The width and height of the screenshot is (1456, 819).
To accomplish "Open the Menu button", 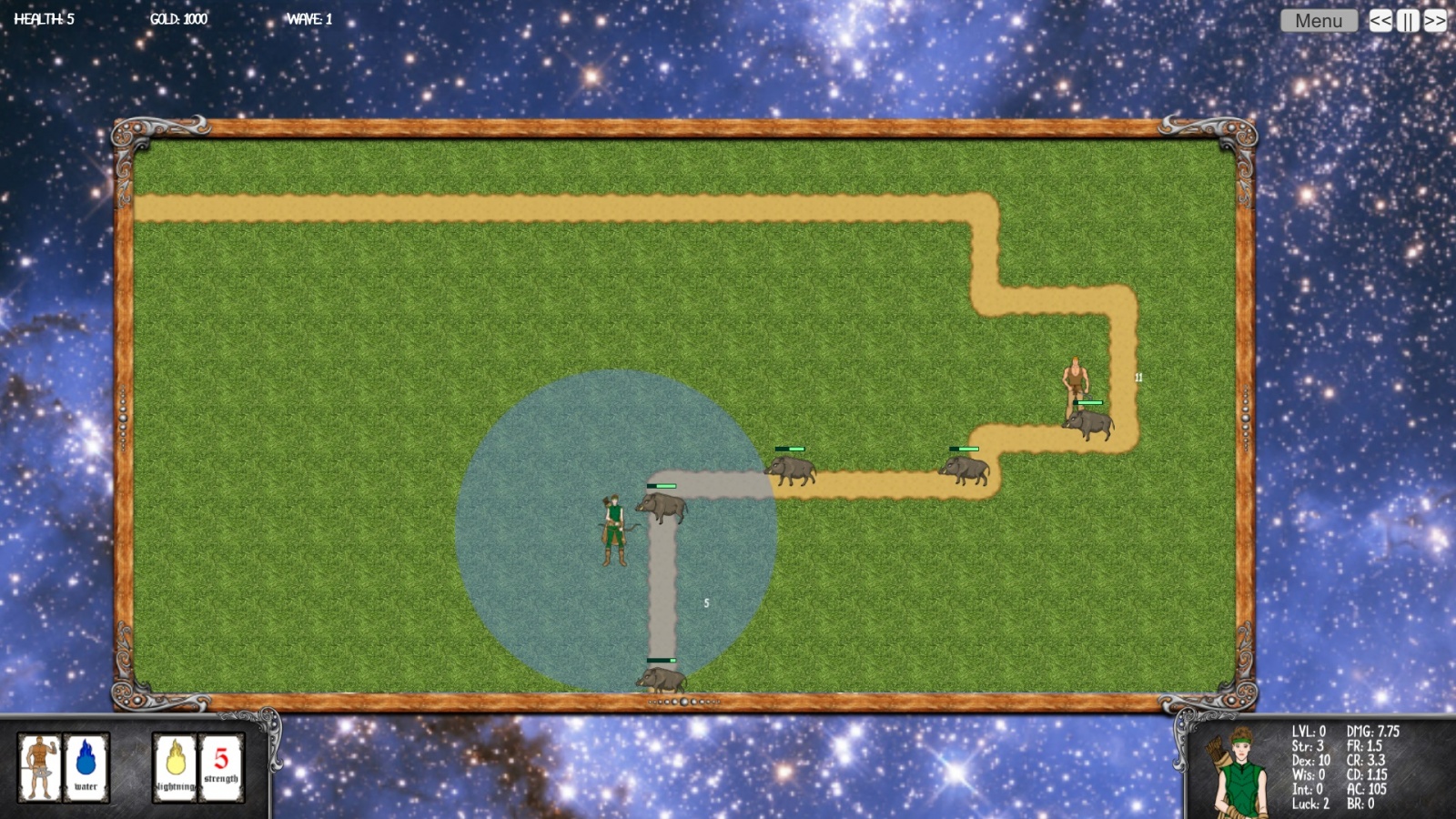I will 1318,20.
